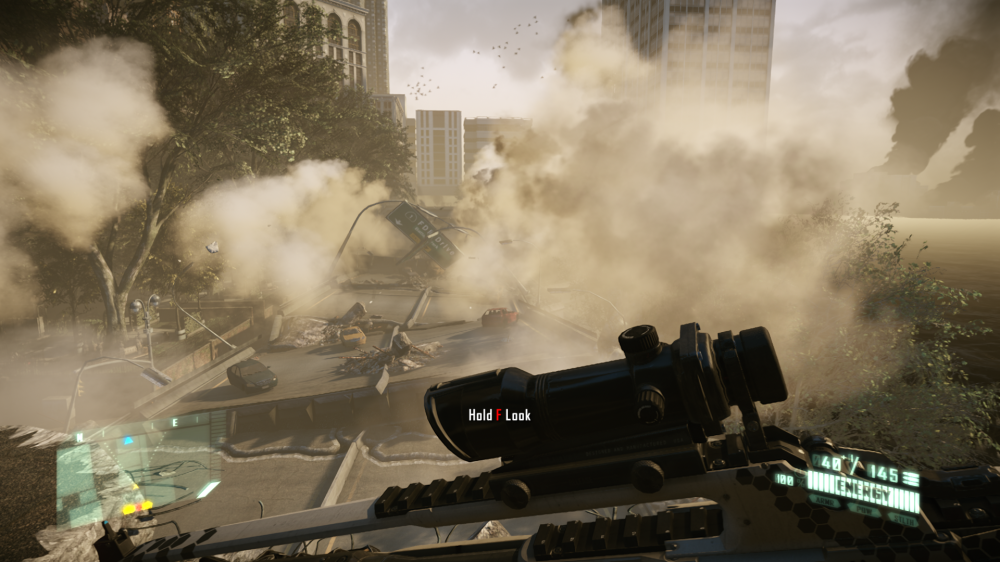Select the ARMR suit mode indicator
Screen dimensions: 1000x562
826,502
